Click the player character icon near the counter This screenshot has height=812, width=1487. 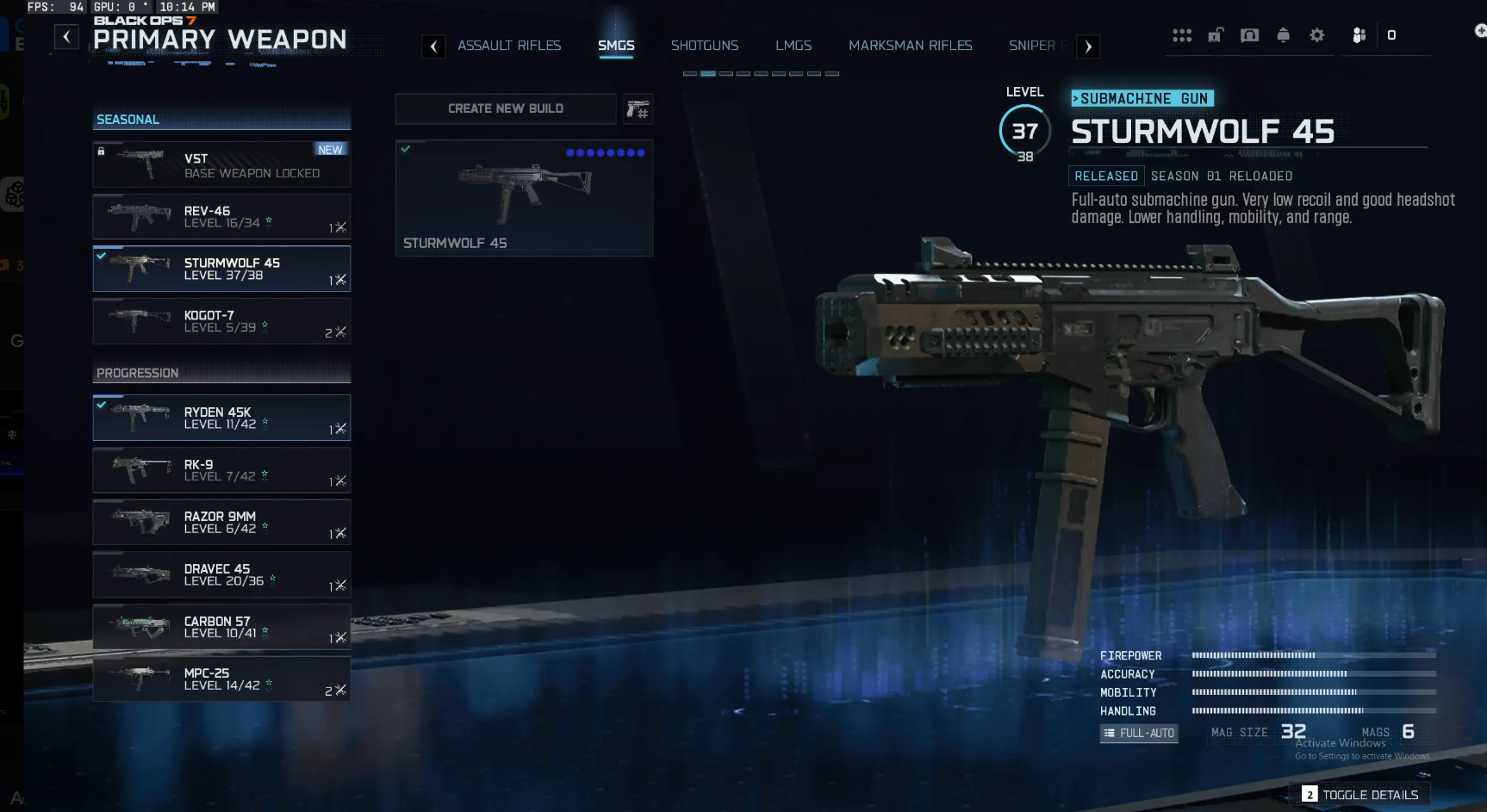[x=1358, y=35]
